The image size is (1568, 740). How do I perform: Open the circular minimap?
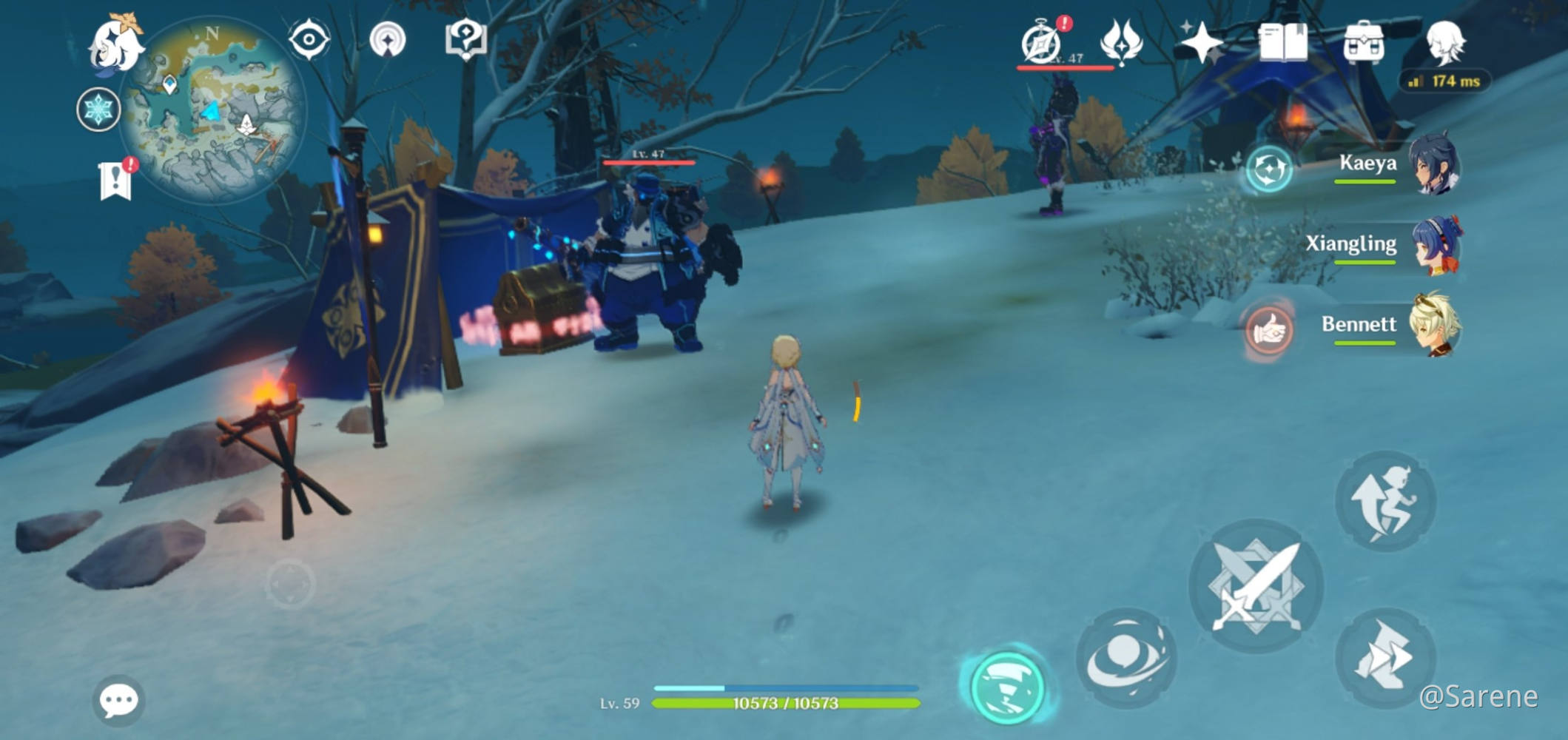click(212, 111)
